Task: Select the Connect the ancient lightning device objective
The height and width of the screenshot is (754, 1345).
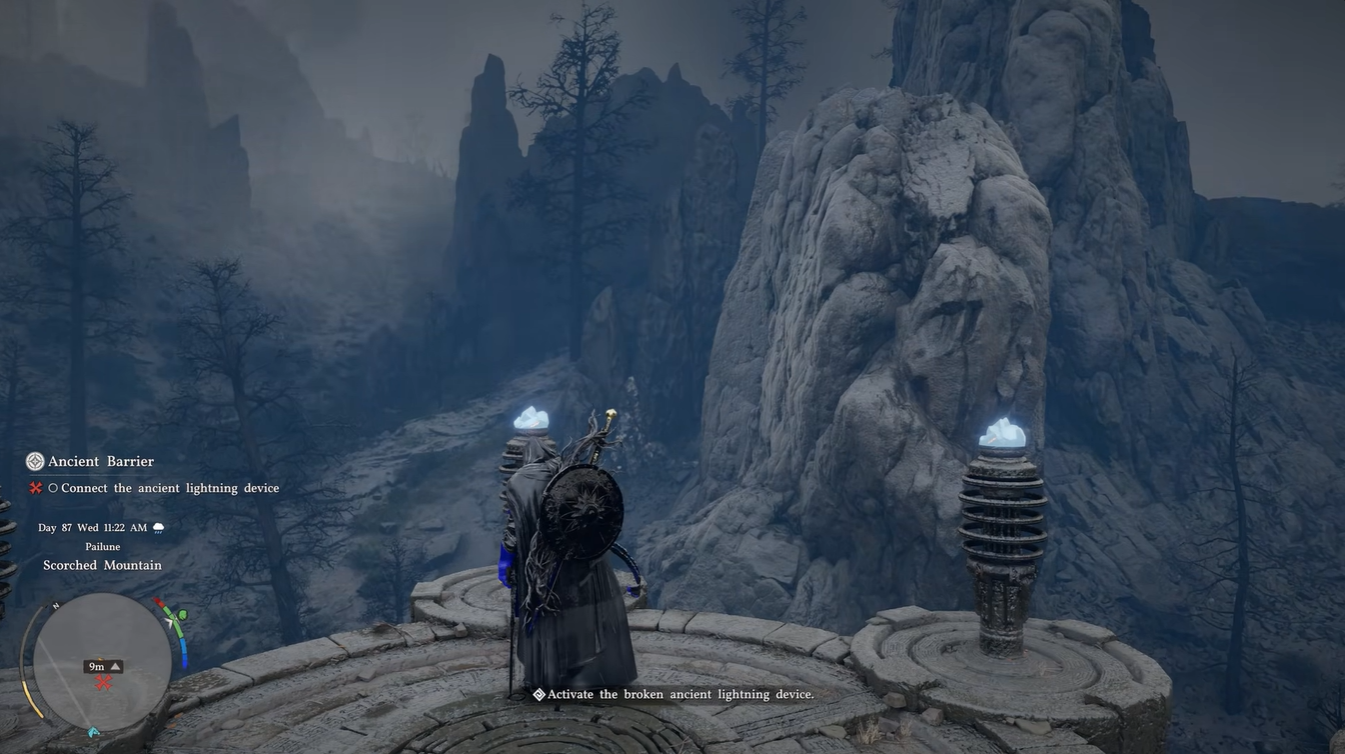Action: 169,488
